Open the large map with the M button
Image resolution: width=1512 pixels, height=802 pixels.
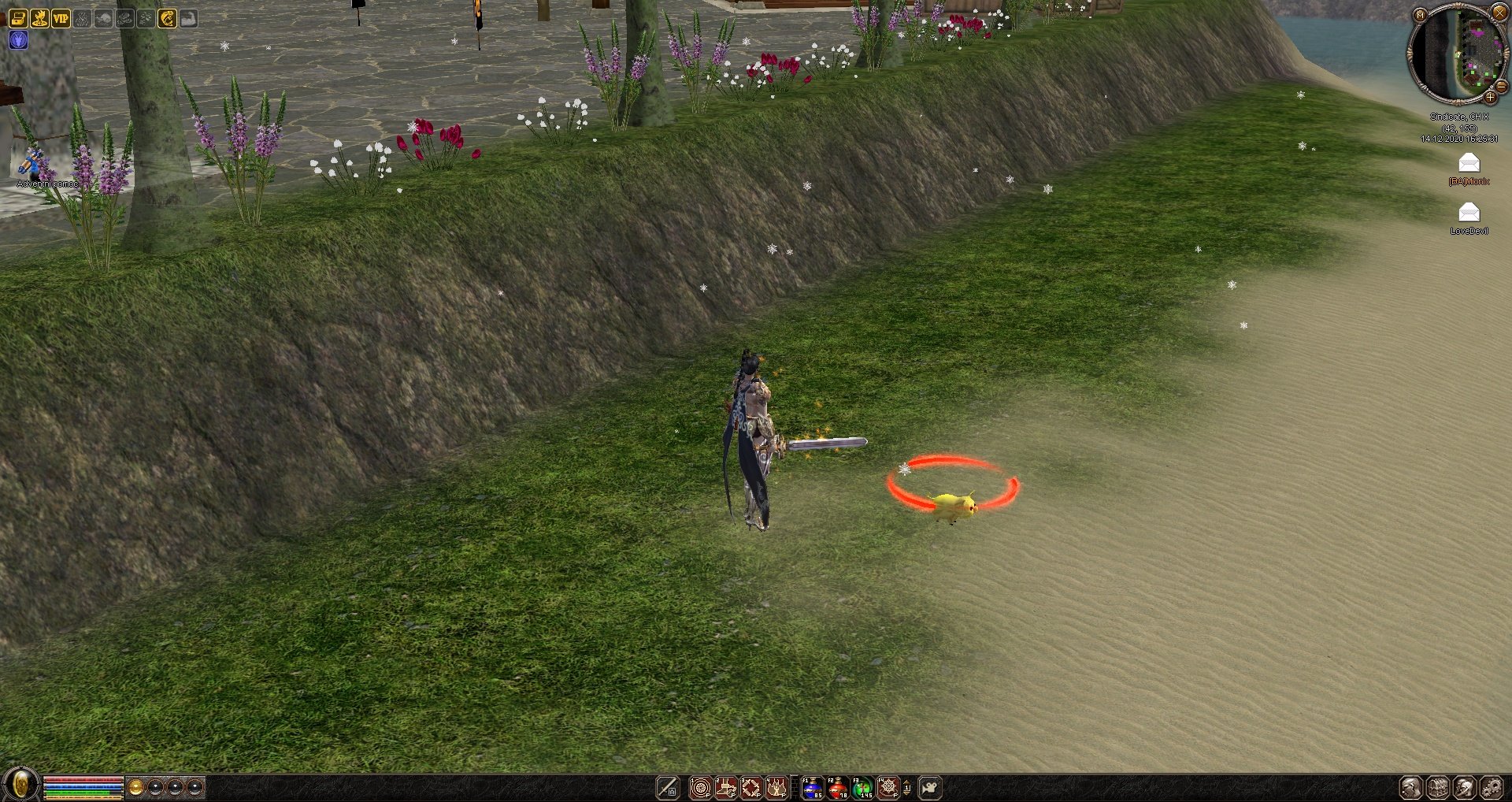click(1420, 14)
